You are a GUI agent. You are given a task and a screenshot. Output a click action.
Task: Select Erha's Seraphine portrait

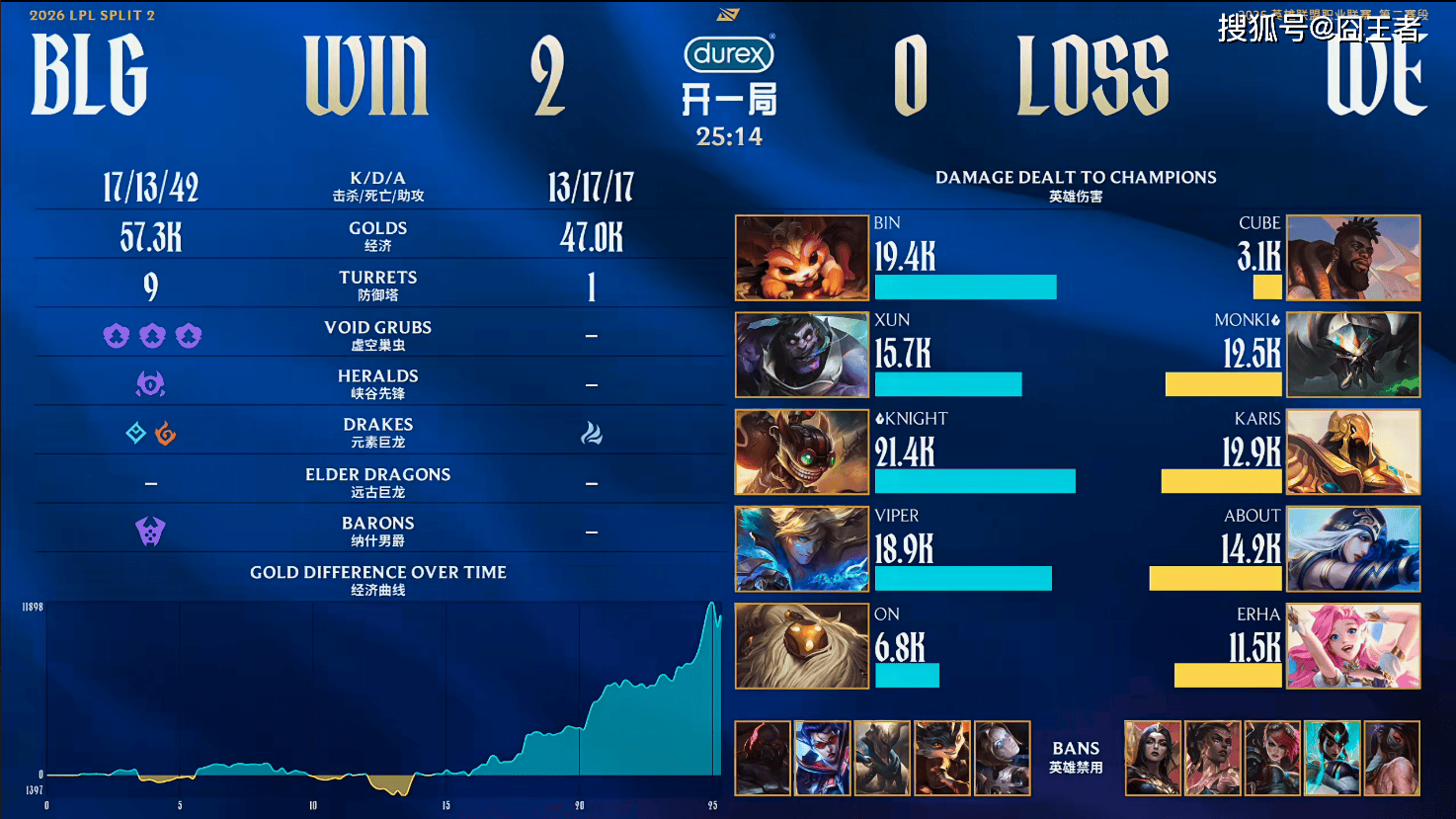pos(1353,646)
